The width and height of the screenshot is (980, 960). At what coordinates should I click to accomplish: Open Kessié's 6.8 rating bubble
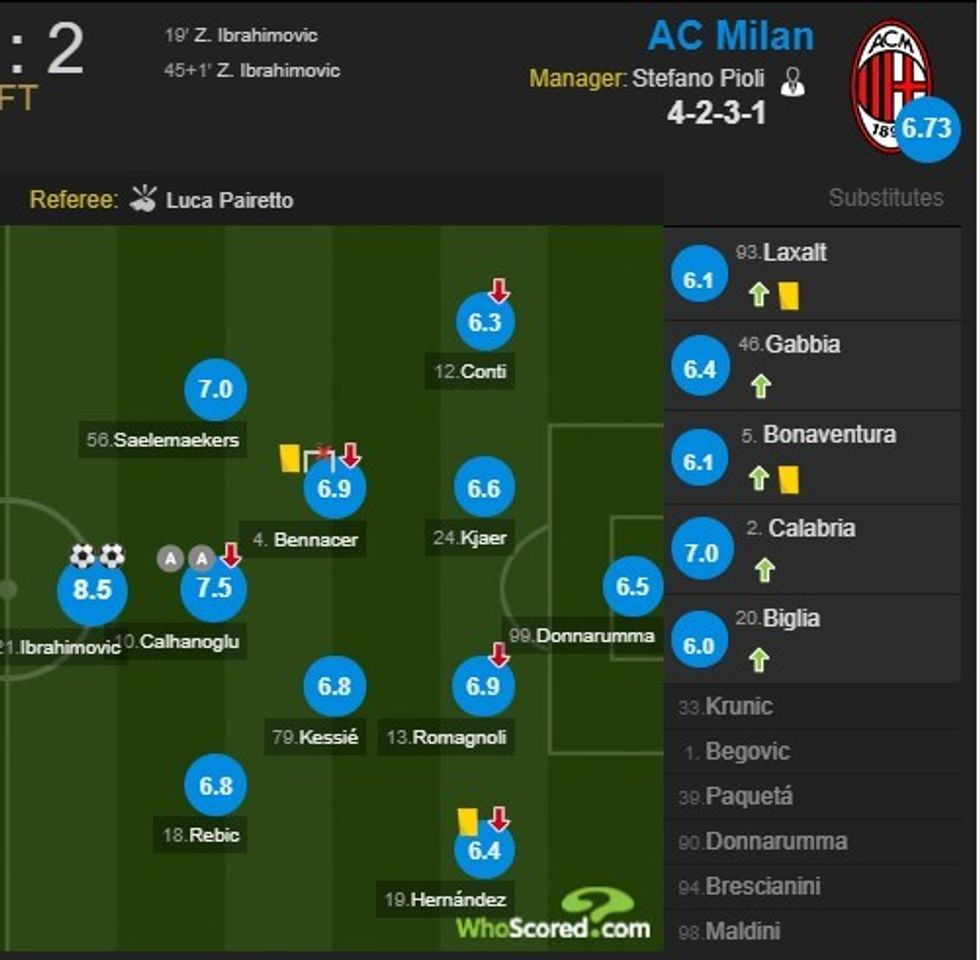coord(335,687)
